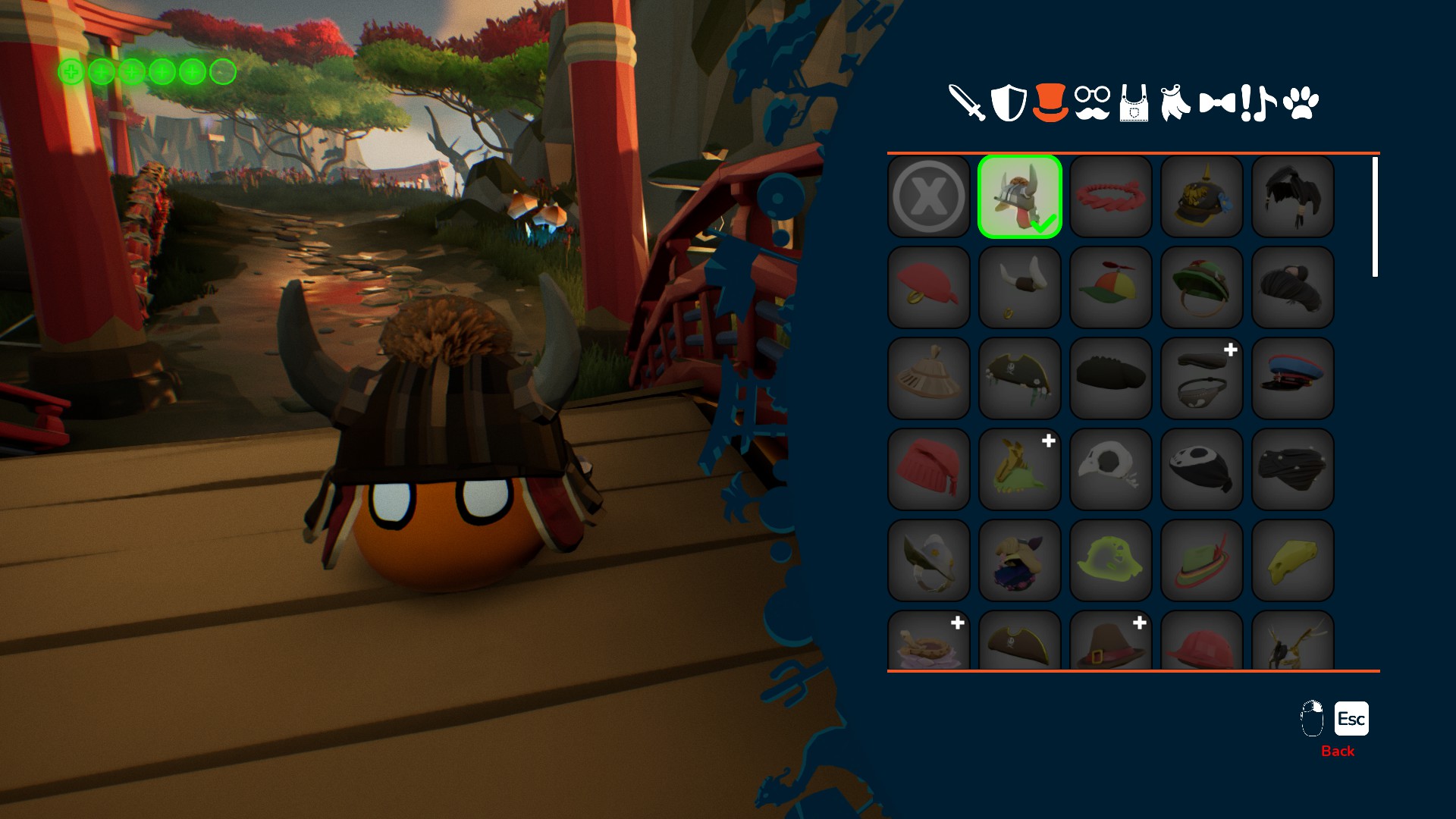Select the equipped horned pompom hat
Image resolution: width=1456 pixels, height=819 pixels.
tap(1020, 197)
